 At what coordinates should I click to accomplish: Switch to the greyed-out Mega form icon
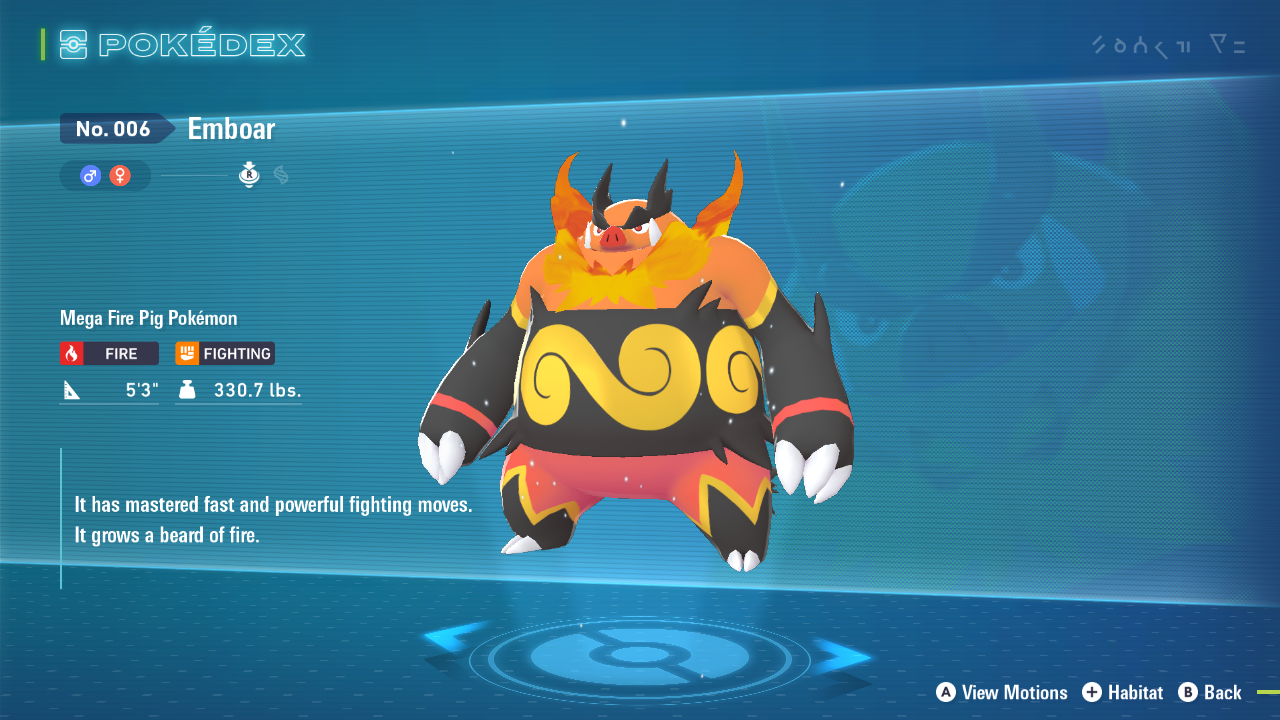[x=281, y=175]
